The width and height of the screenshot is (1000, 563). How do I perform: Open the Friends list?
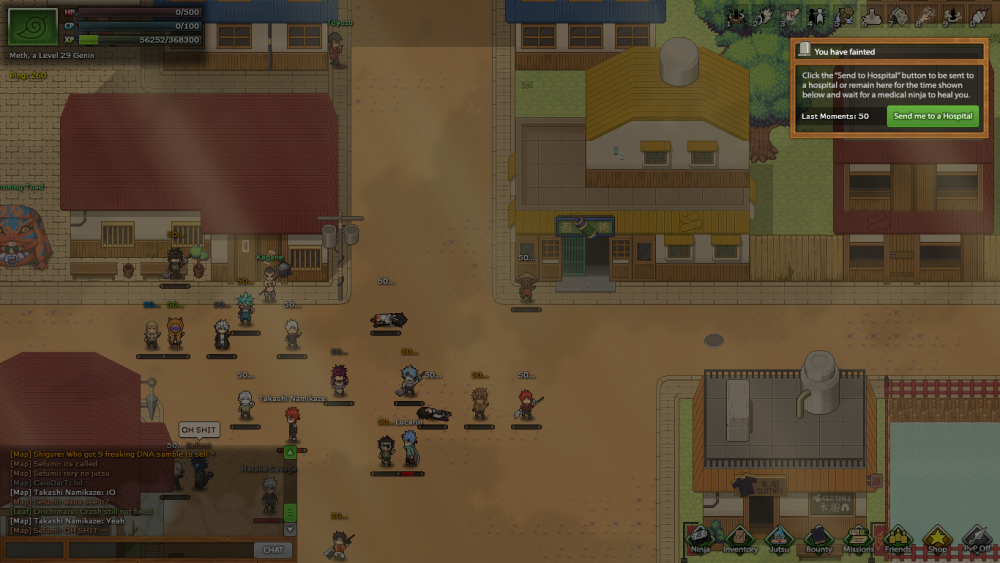897,539
